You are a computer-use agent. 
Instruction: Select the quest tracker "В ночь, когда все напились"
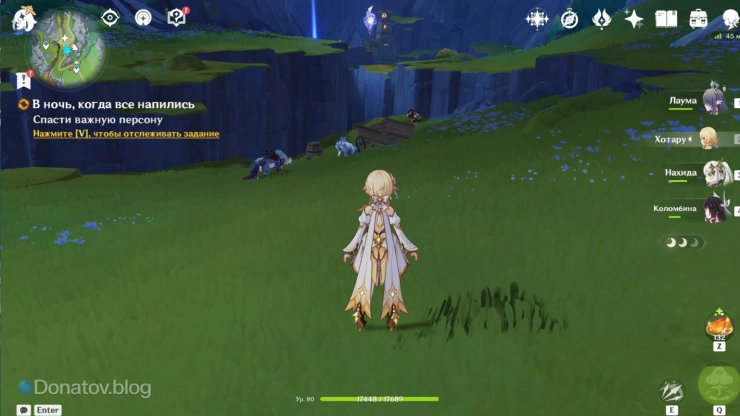(113, 104)
